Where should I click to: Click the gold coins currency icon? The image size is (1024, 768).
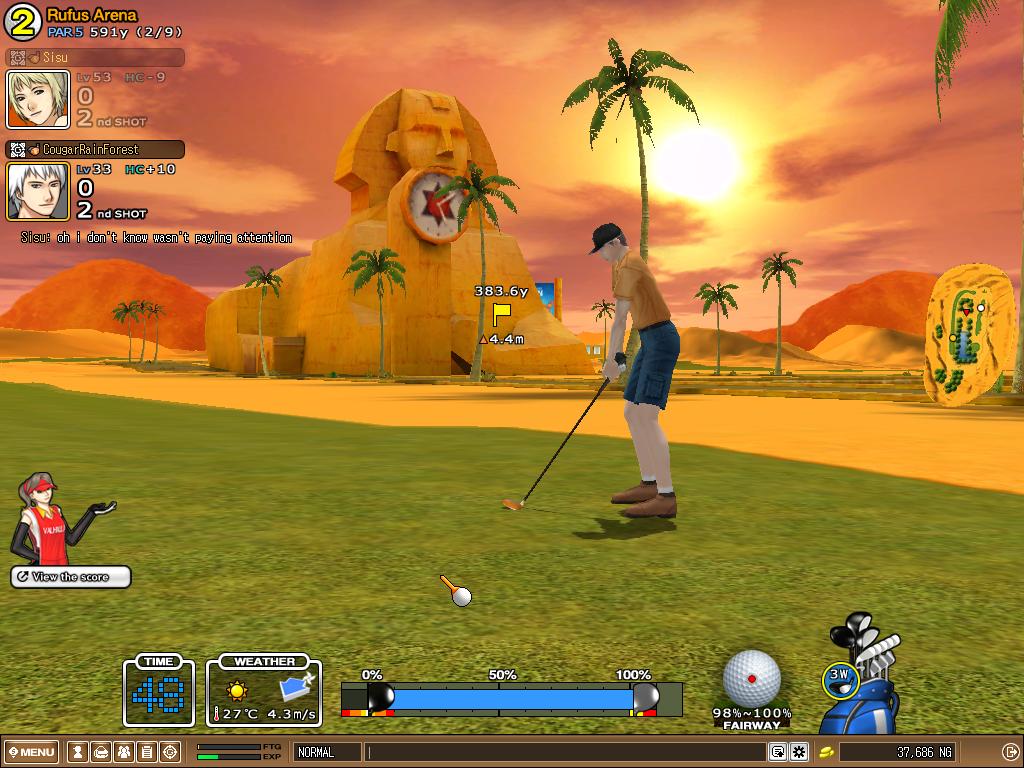[827, 752]
